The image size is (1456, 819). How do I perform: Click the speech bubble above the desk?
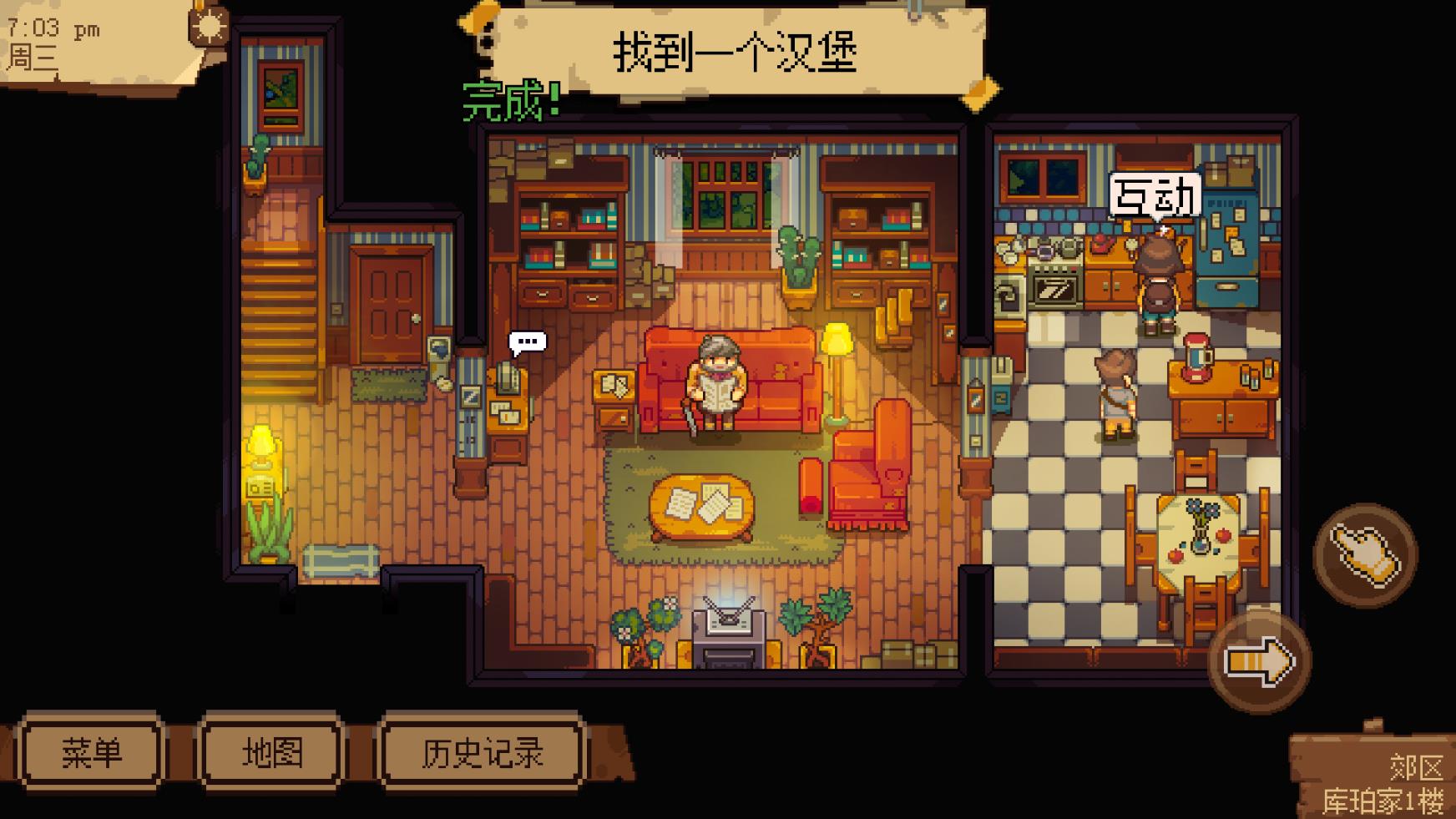(x=526, y=341)
